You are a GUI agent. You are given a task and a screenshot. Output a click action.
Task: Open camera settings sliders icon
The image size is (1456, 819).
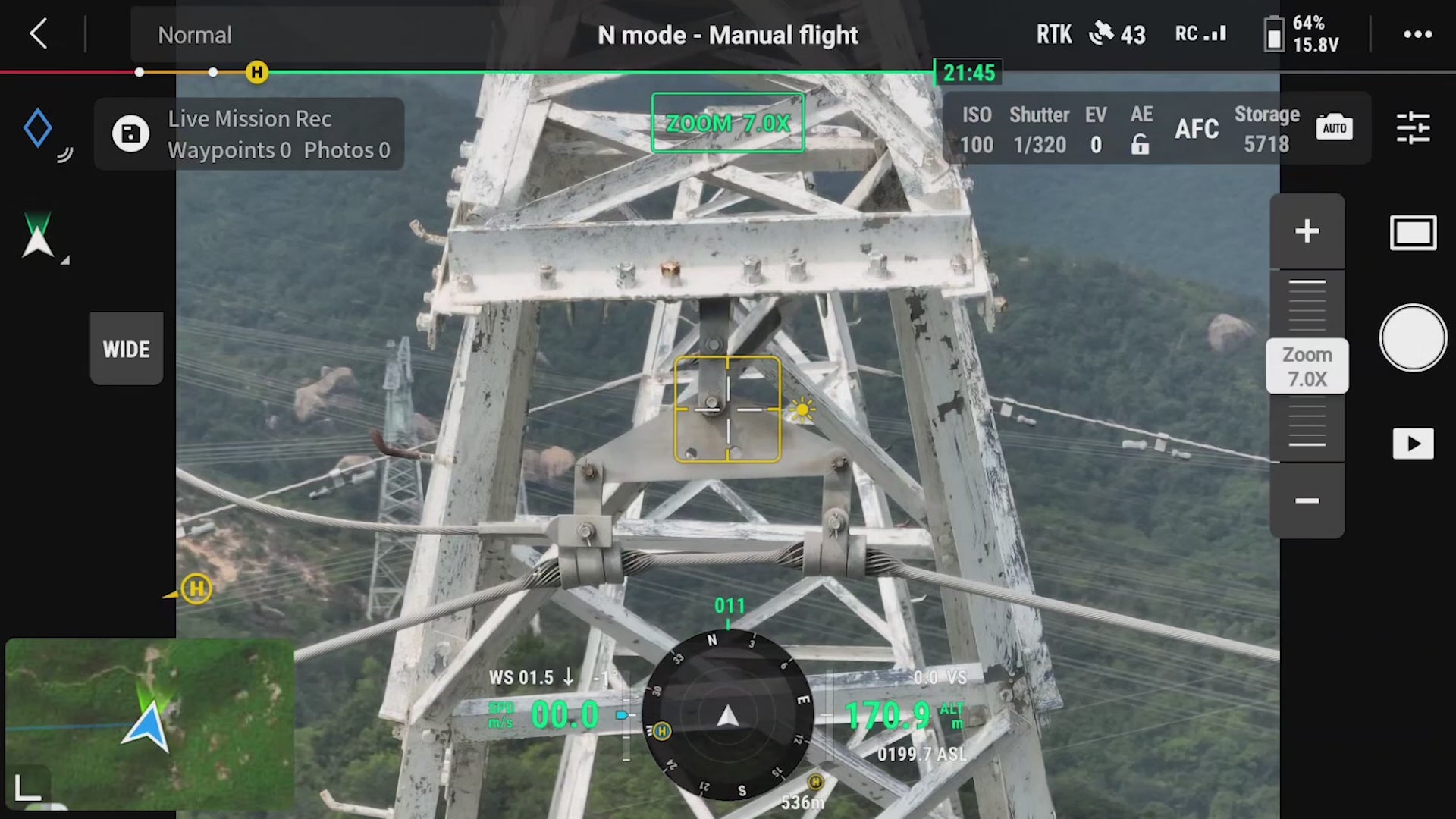click(x=1413, y=127)
